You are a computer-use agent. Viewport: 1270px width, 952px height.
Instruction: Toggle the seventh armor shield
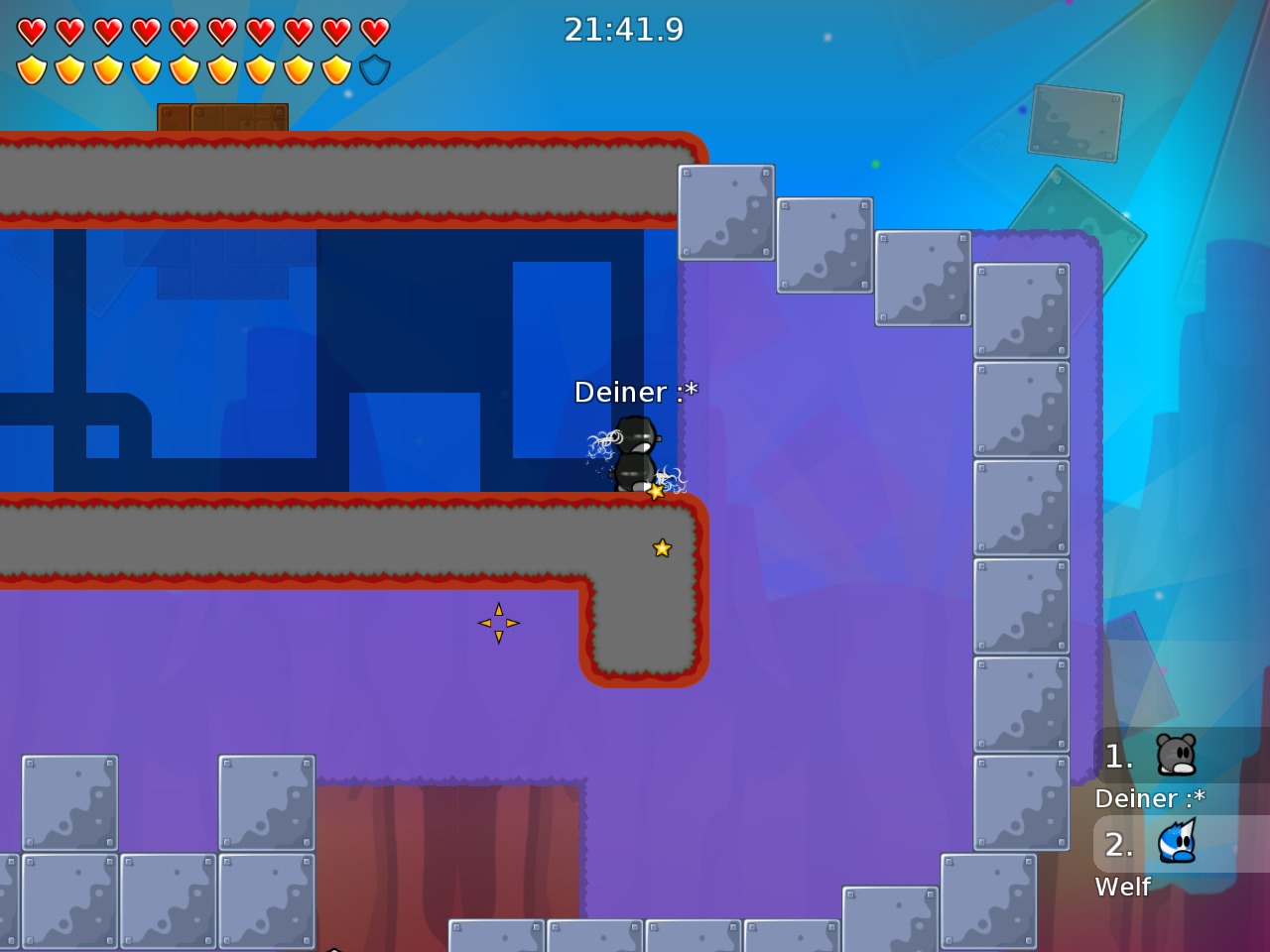click(x=260, y=67)
